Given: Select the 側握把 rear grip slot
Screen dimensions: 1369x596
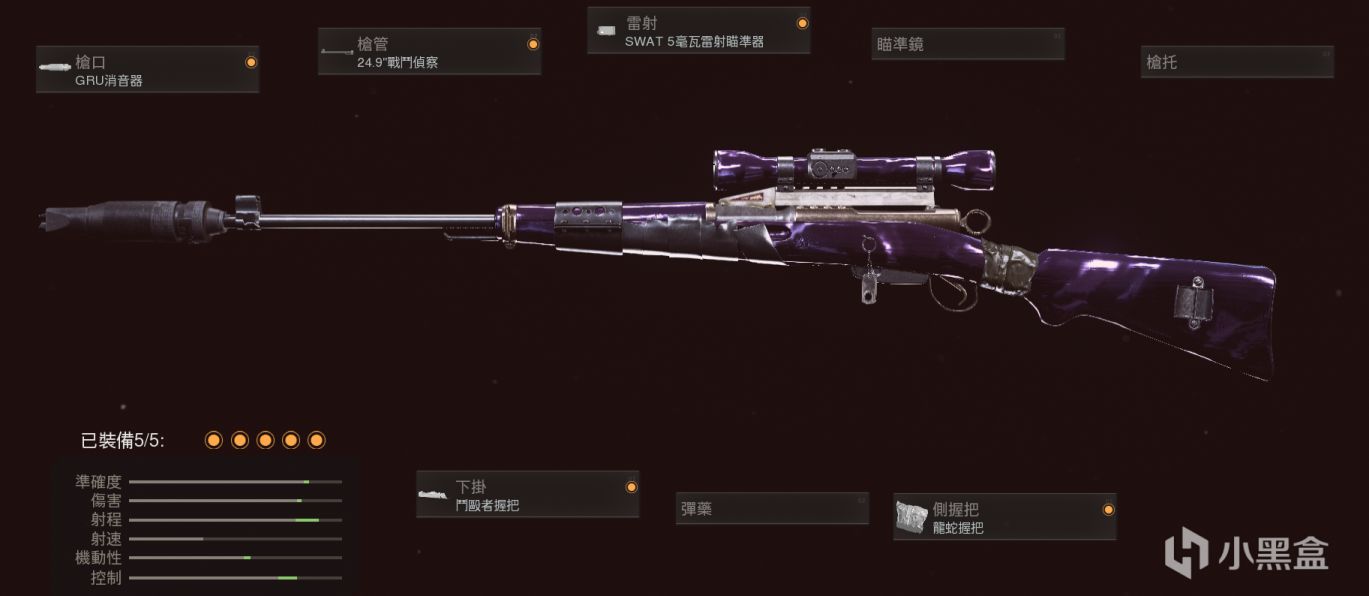Looking at the screenshot, I should (1004, 517).
